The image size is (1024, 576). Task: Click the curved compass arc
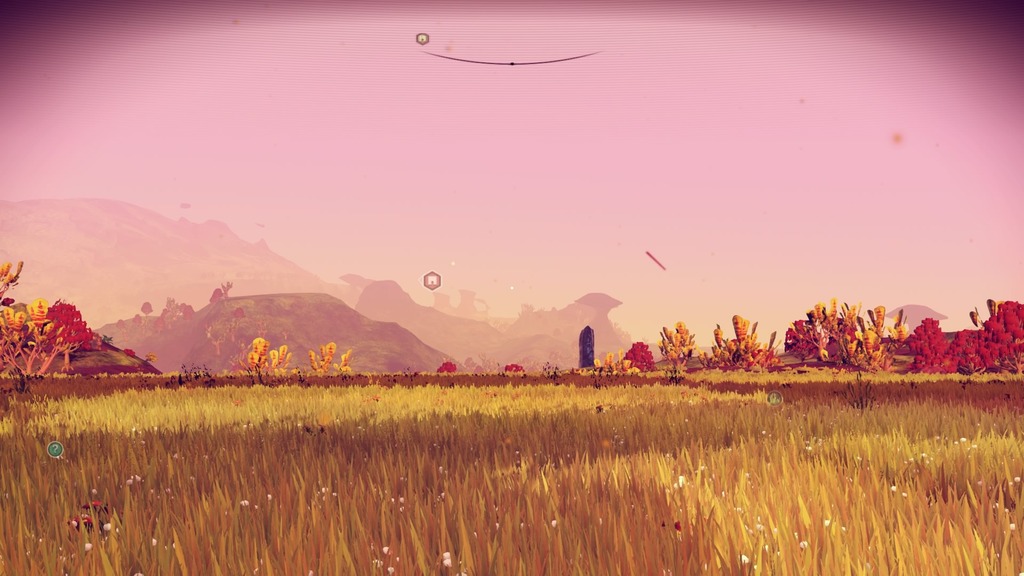click(x=511, y=61)
